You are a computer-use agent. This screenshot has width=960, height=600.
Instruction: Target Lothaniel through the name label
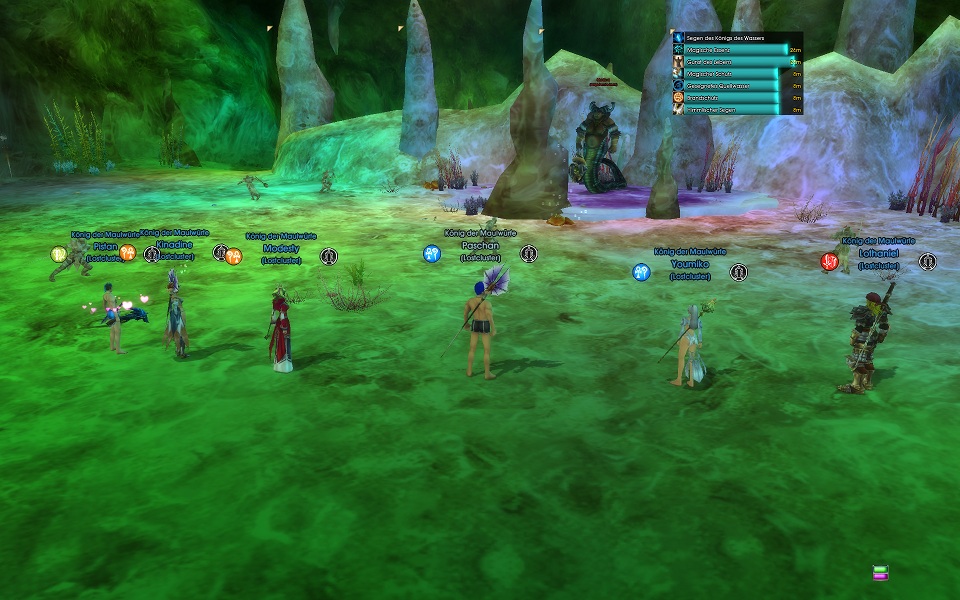(878, 254)
